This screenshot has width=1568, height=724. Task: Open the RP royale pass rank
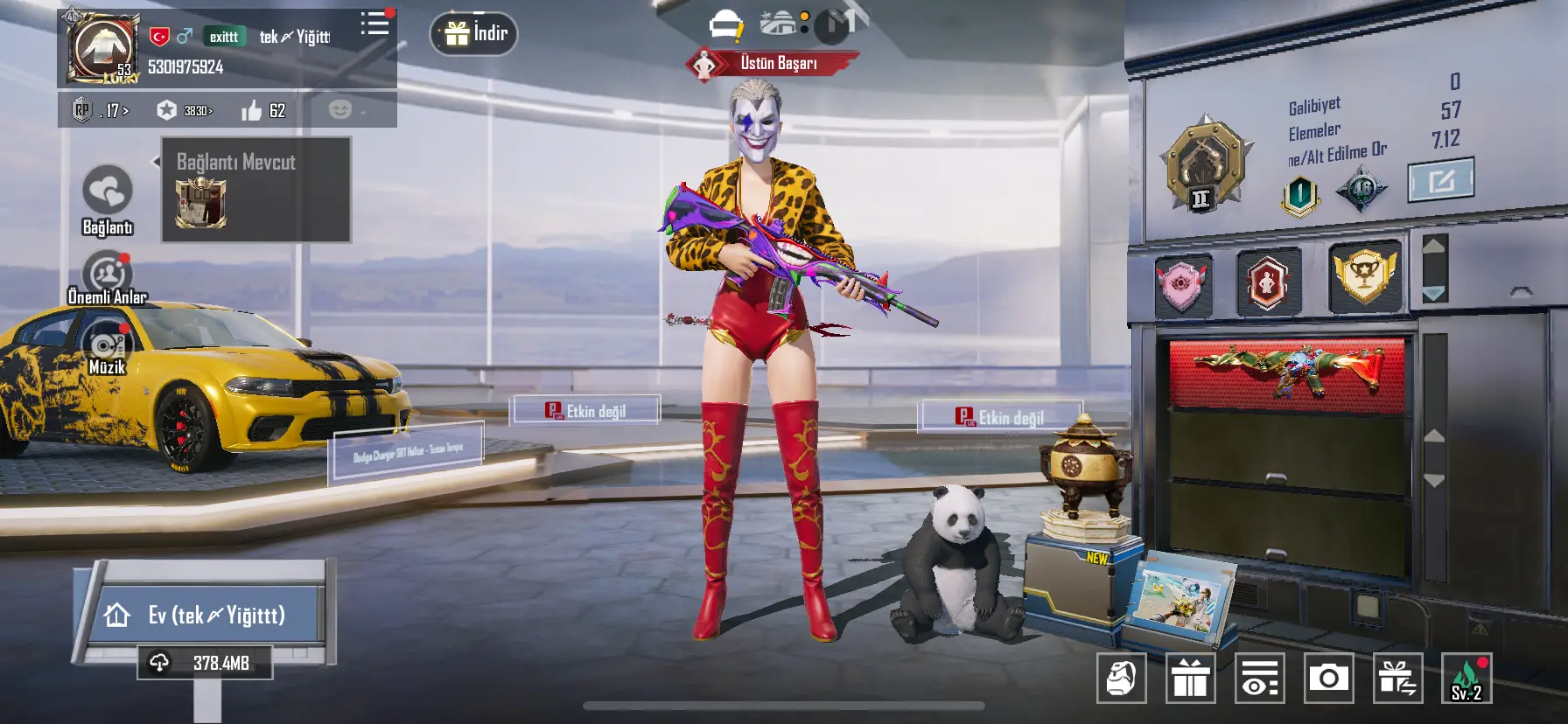[100, 111]
